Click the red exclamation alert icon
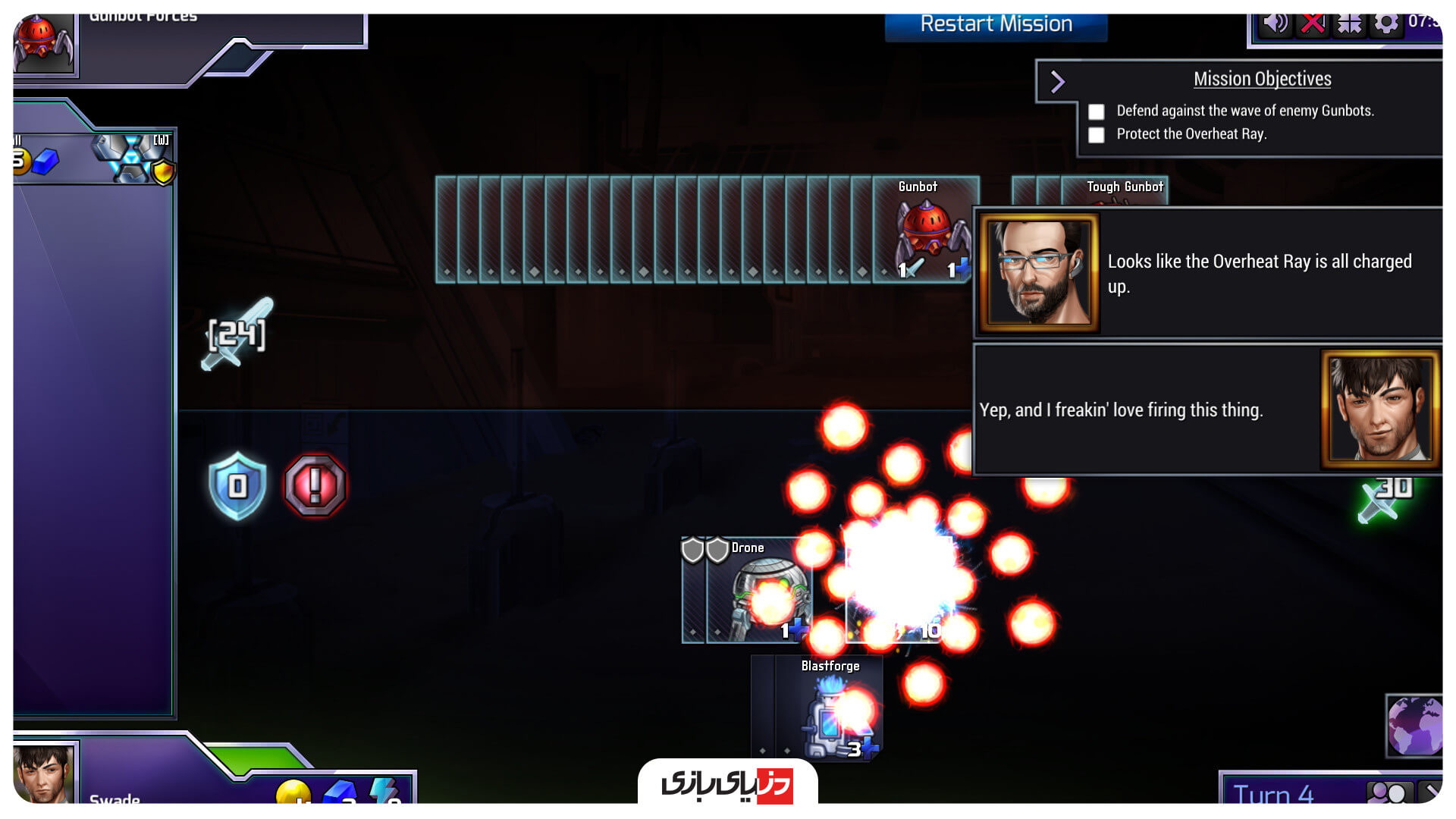The height and width of the screenshot is (819, 1456). point(315,485)
